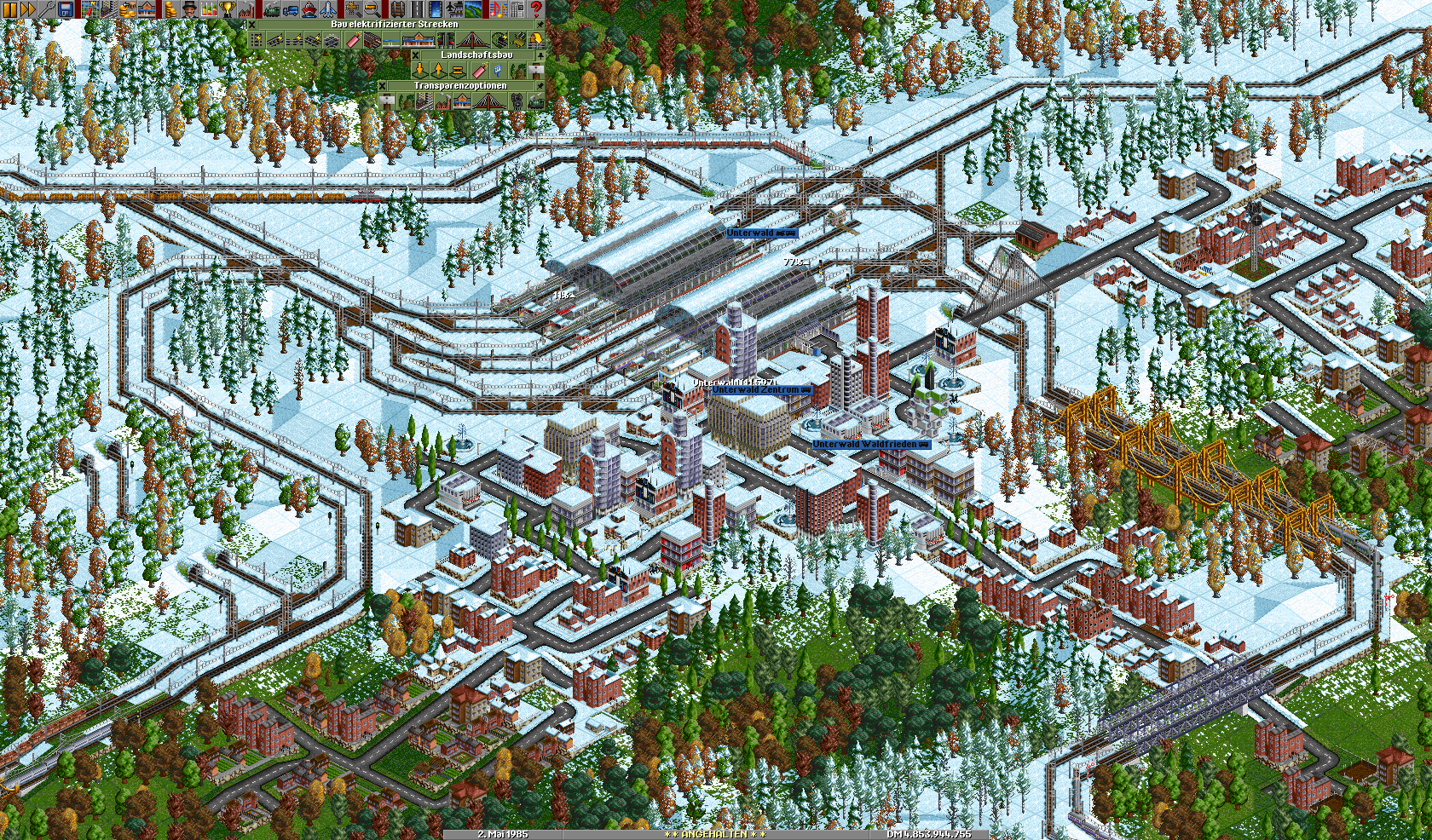The width and height of the screenshot is (1432, 840).
Task: Close the Landschaftsbau window
Action: click(416, 55)
